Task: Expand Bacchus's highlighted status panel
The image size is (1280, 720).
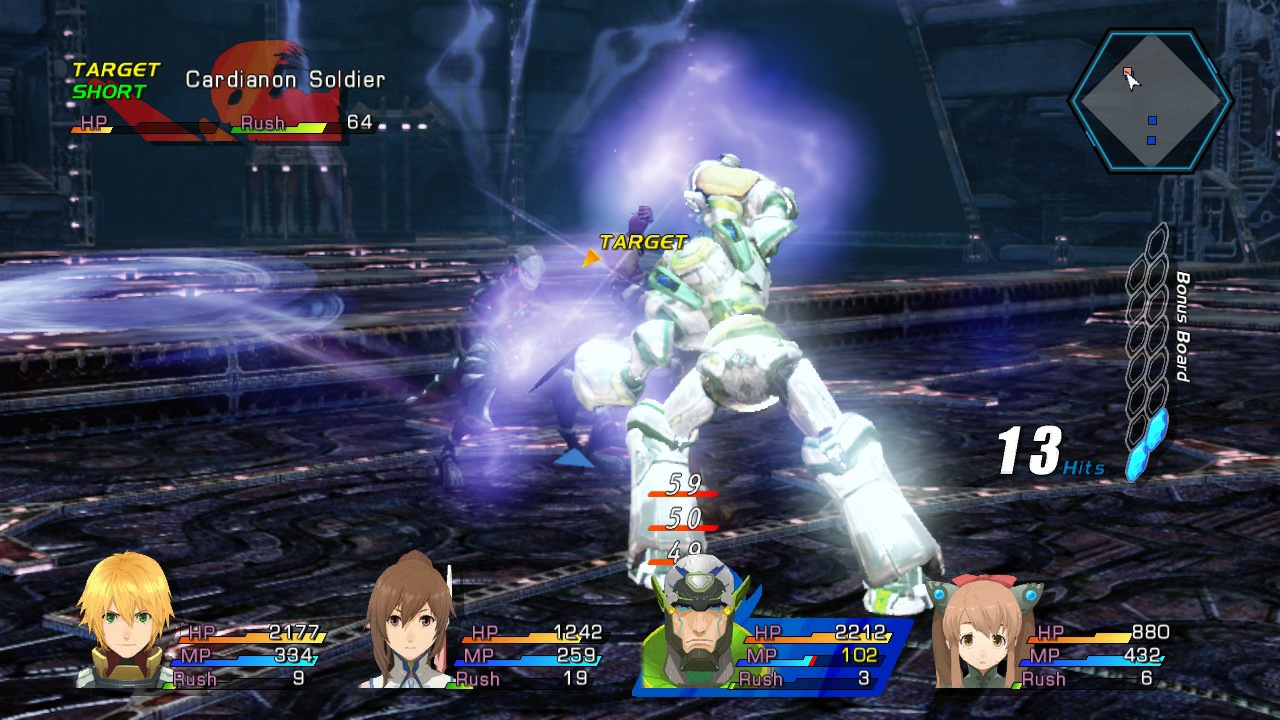Action: [790, 655]
